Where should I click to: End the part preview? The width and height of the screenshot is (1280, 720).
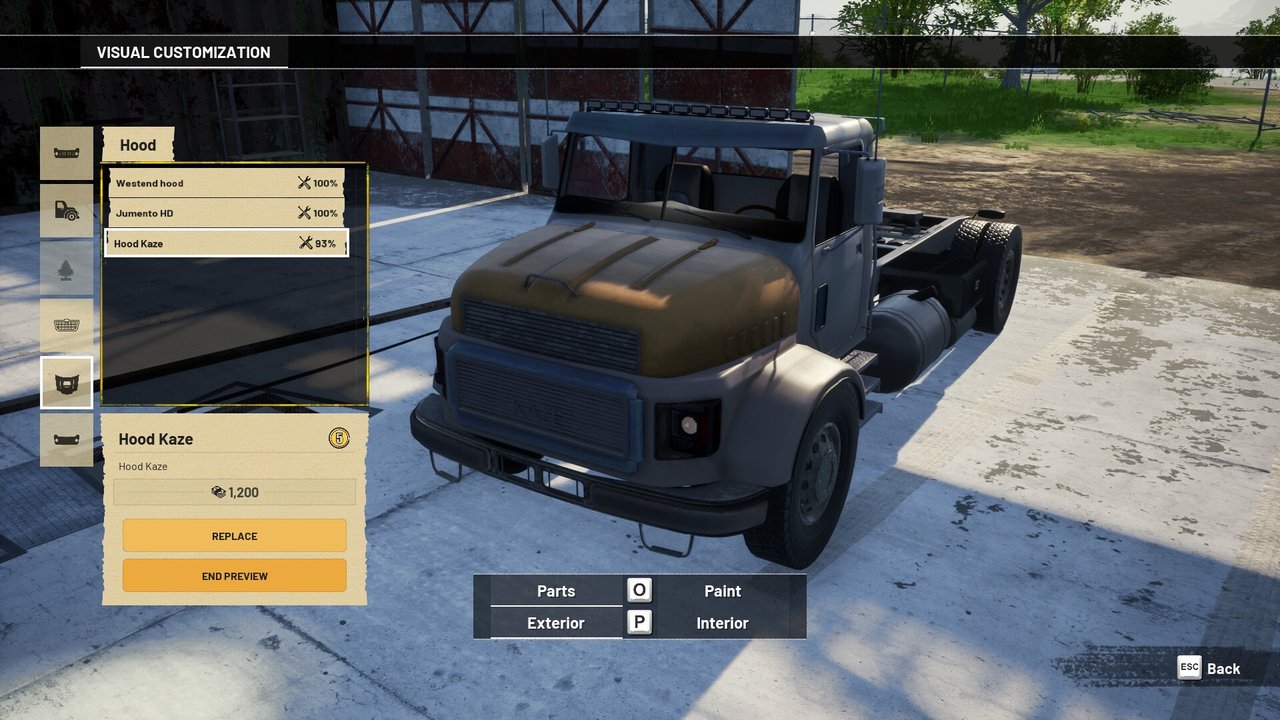click(234, 576)
